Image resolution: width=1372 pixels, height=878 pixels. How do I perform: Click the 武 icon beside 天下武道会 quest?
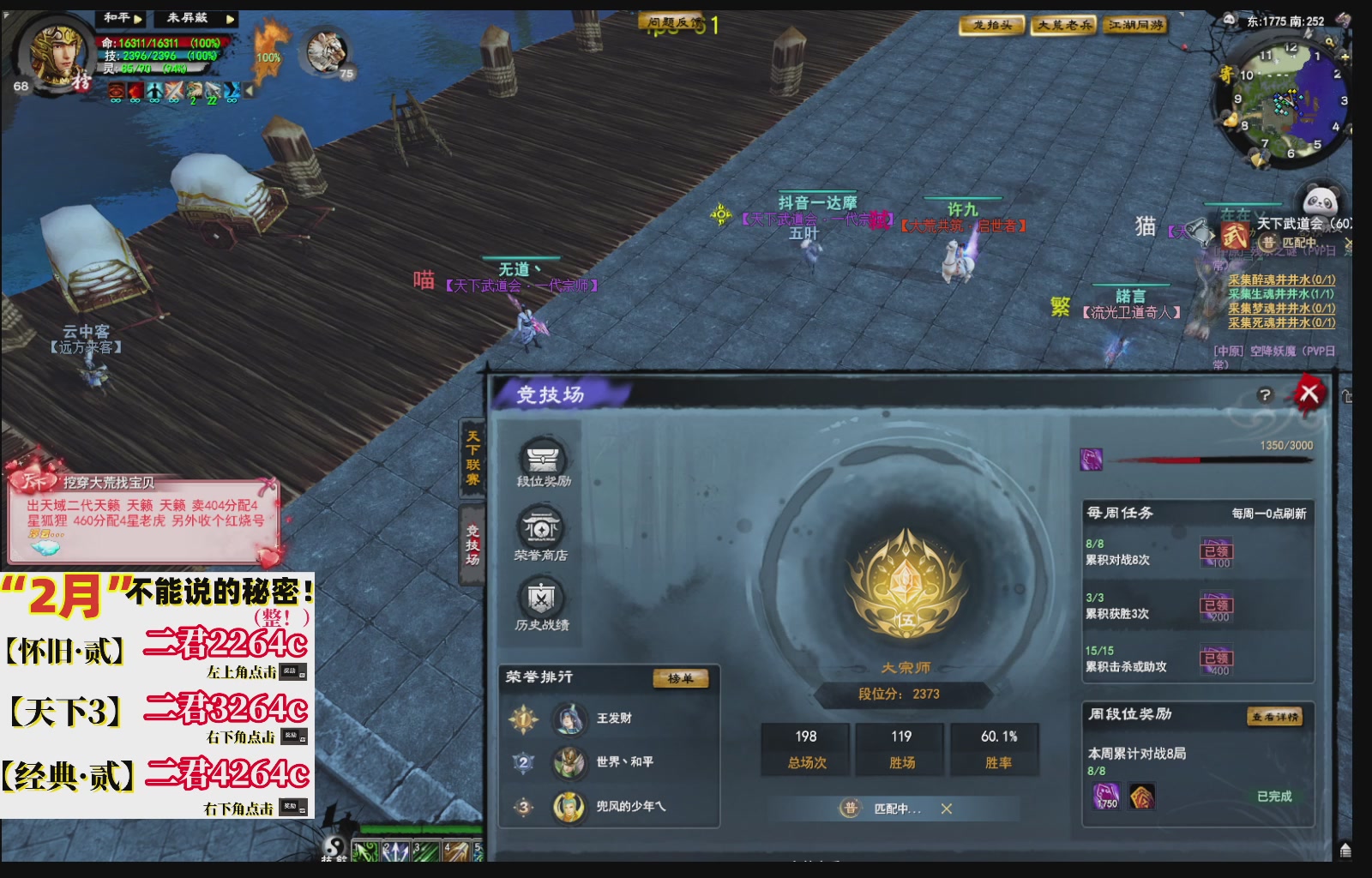point(1236,236)
